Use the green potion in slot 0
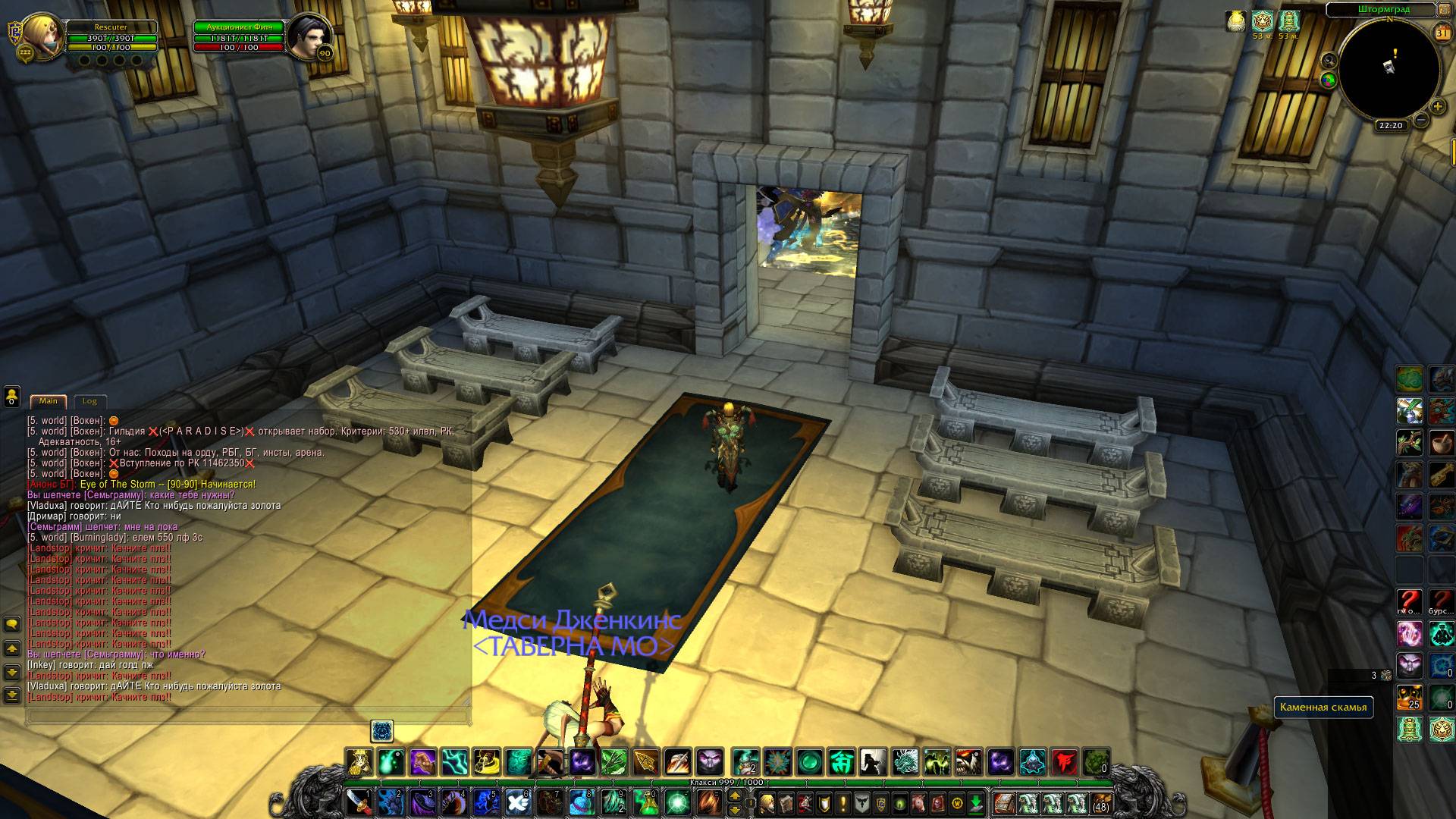 pos(645,802)
